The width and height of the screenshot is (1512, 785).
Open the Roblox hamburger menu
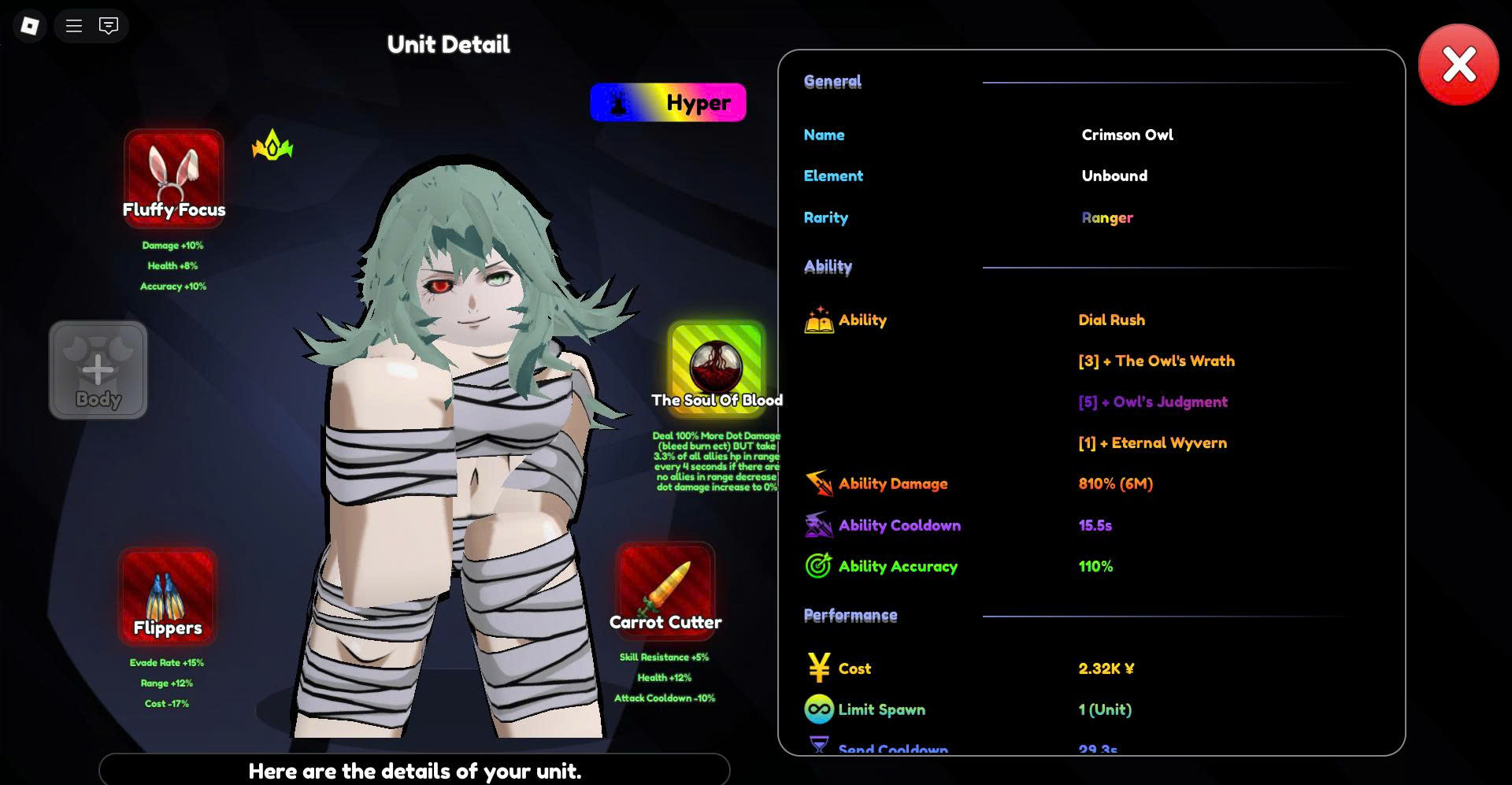[x=74, y=26]
